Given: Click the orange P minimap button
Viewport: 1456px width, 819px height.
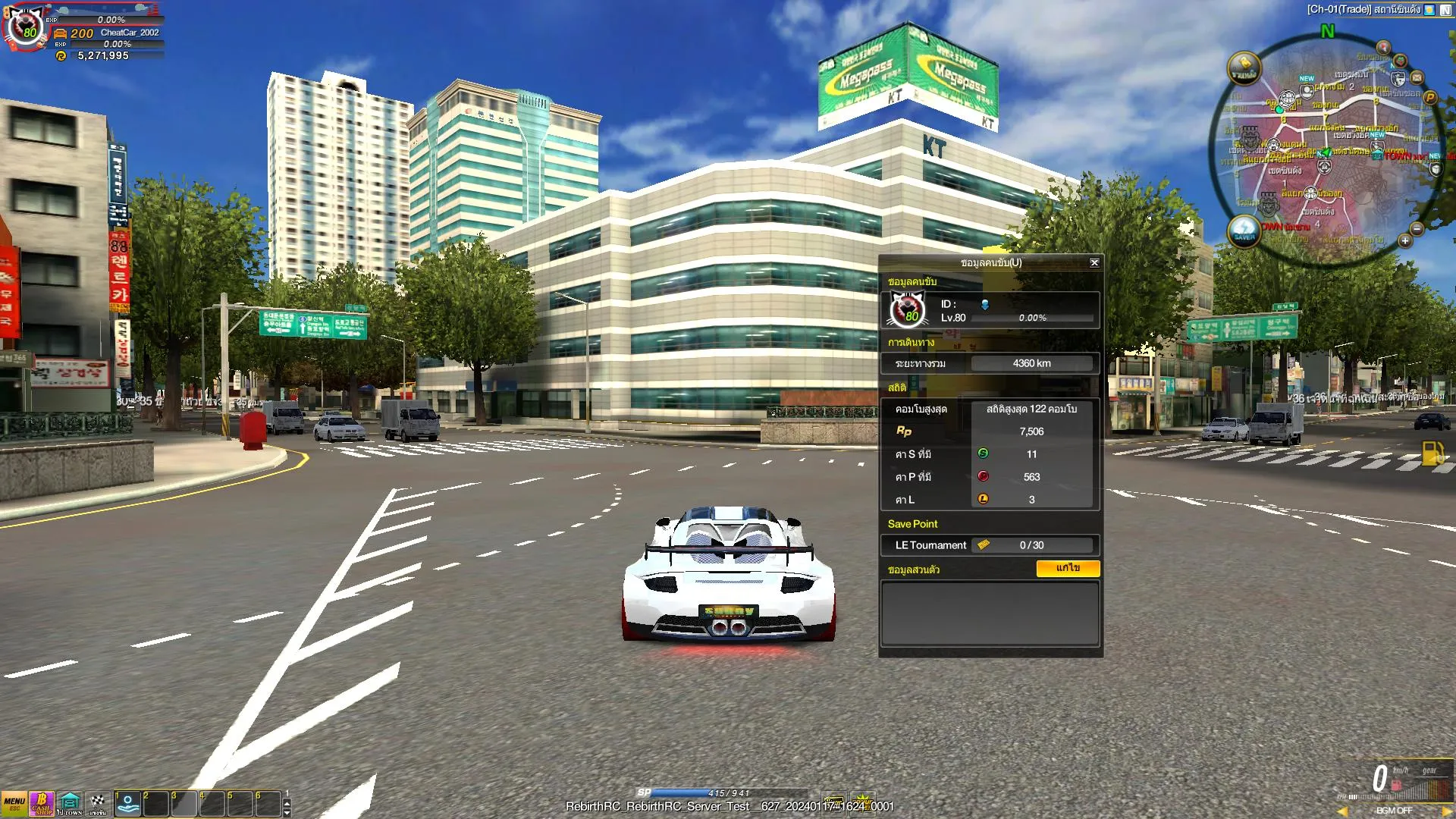Looking at the screenshot, I should (x=1430, y=97).
